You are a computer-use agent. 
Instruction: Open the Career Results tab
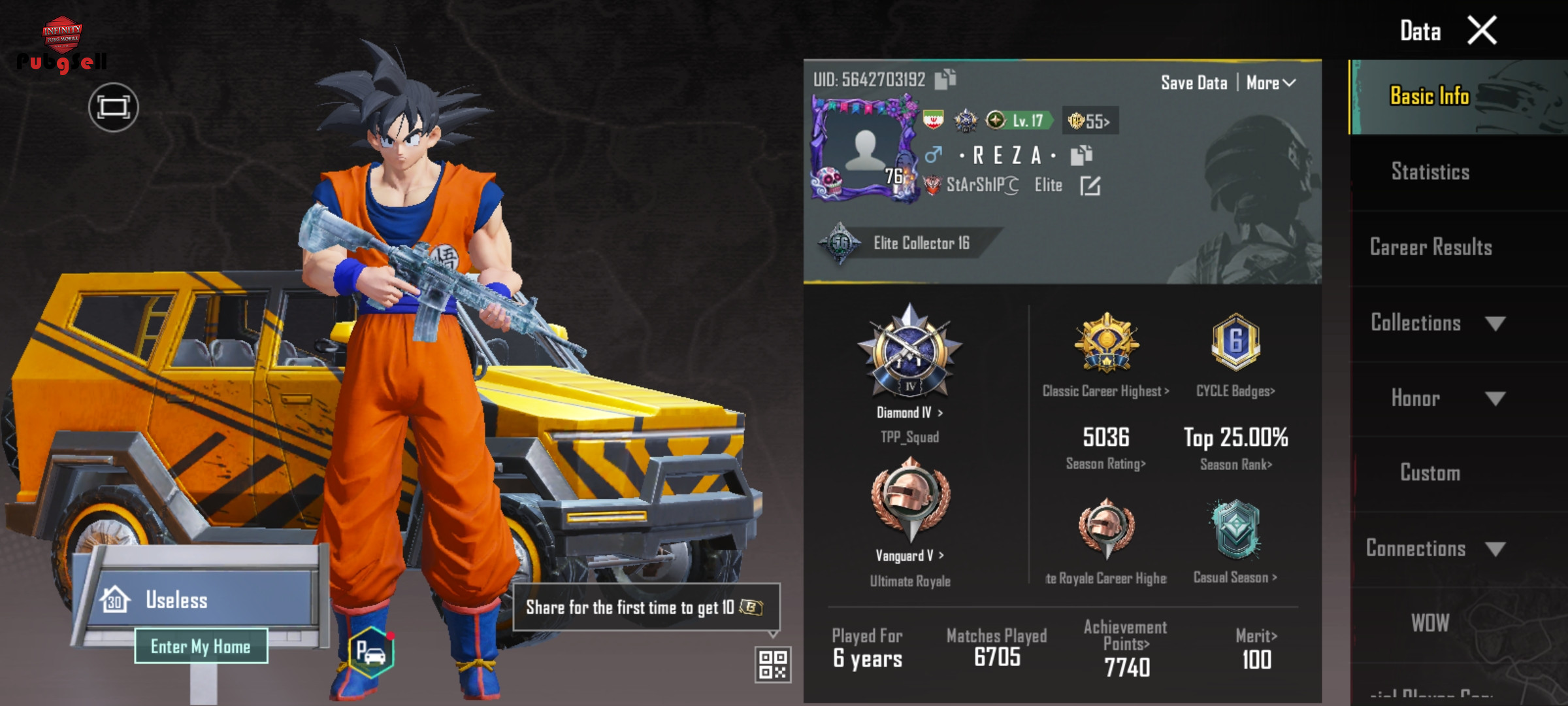1431,247
